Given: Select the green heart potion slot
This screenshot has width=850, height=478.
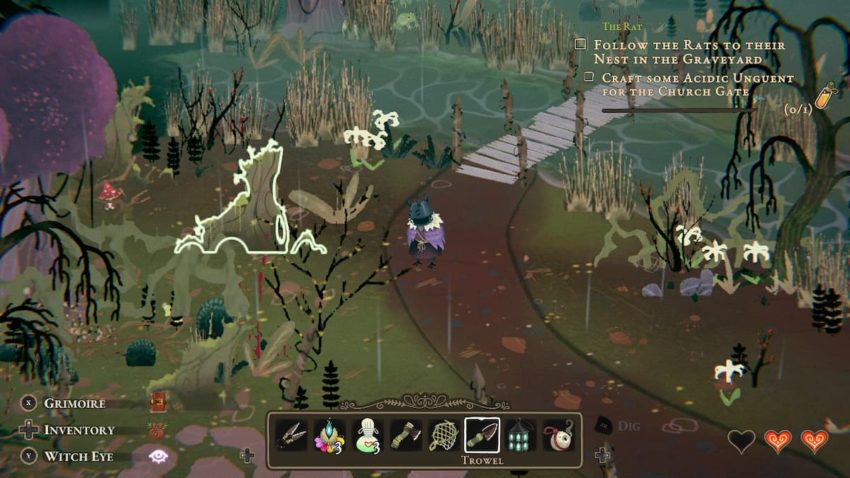Looking at the screenshot, I should tap(368, 435).
